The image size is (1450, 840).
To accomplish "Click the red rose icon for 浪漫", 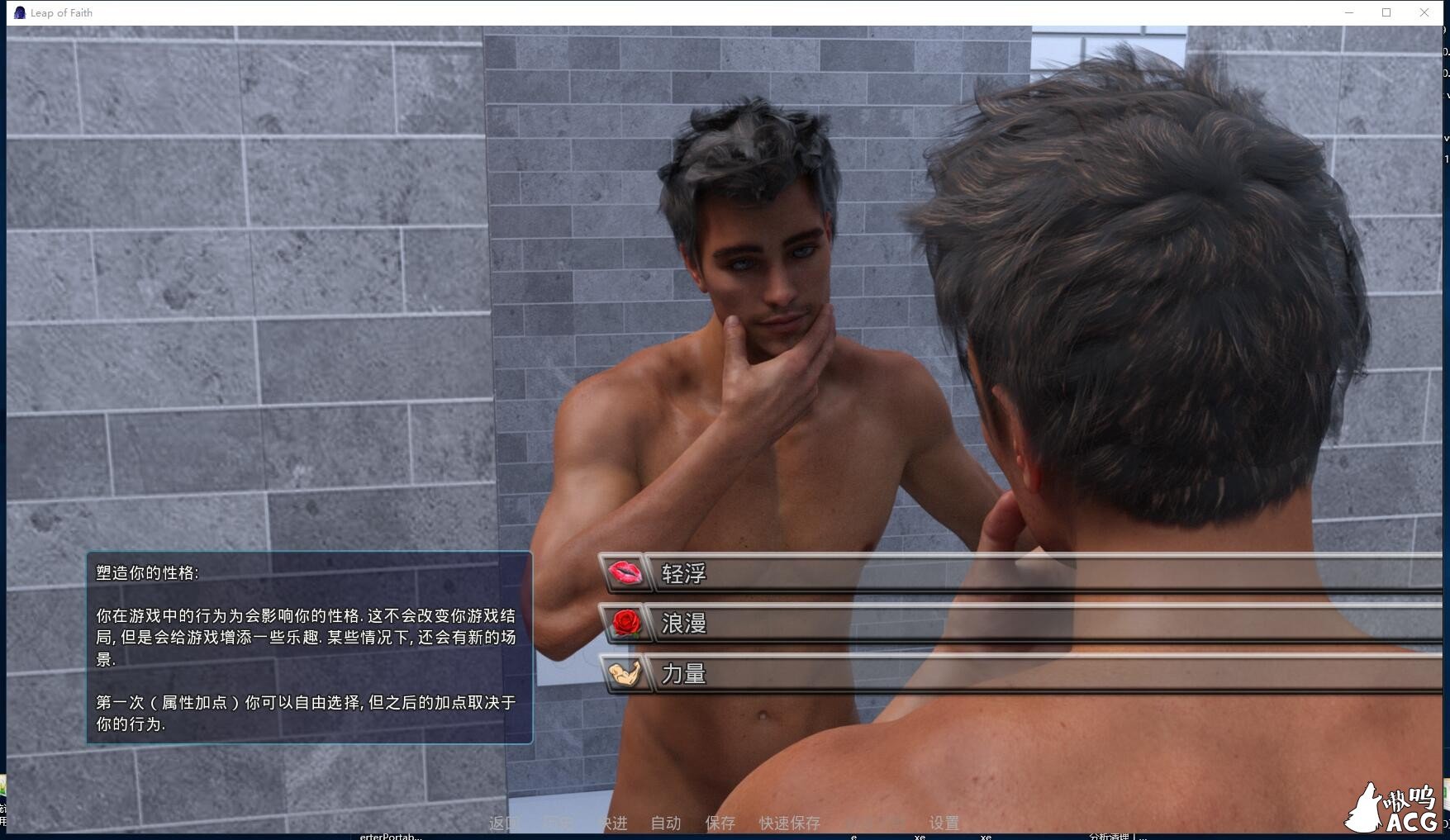I will point(626,624).
